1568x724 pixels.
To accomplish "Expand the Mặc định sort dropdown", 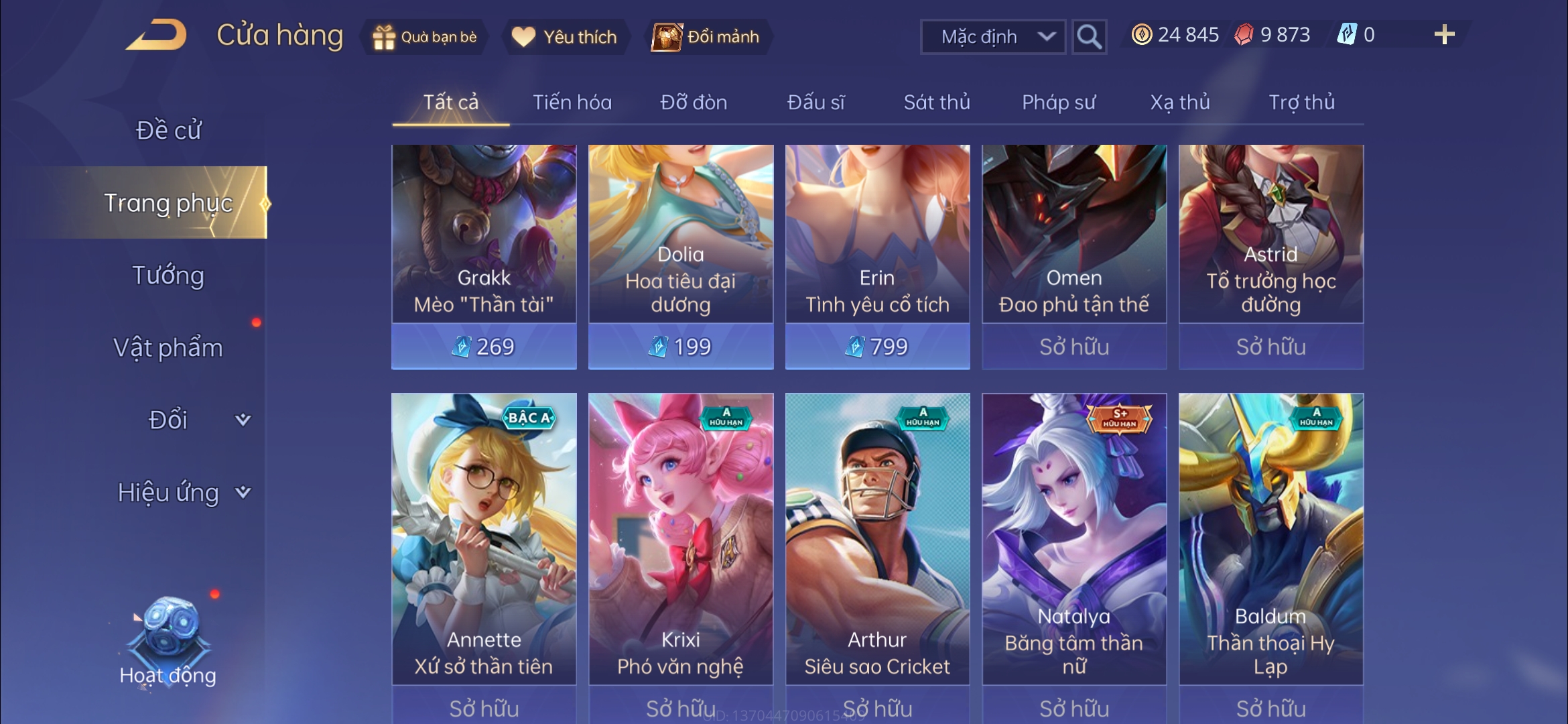I will coord(993,37).
